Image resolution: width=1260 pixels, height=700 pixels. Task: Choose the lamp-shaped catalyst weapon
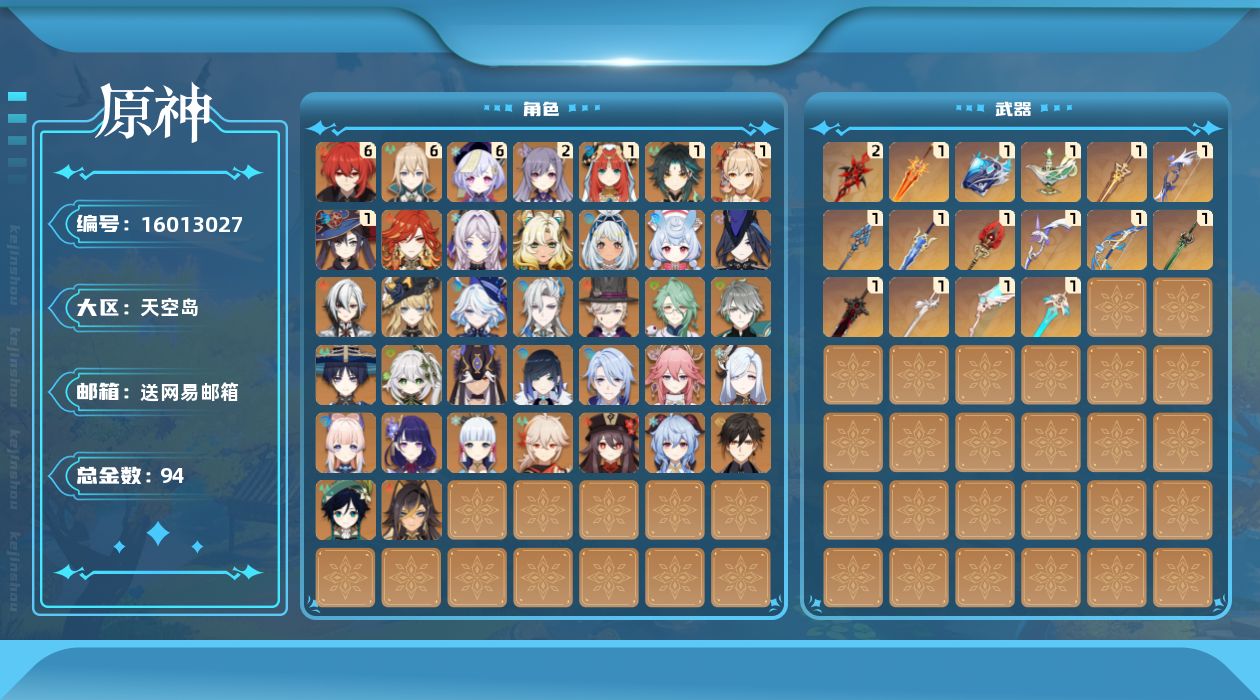pyautogui.click(x=1051, y=172)
